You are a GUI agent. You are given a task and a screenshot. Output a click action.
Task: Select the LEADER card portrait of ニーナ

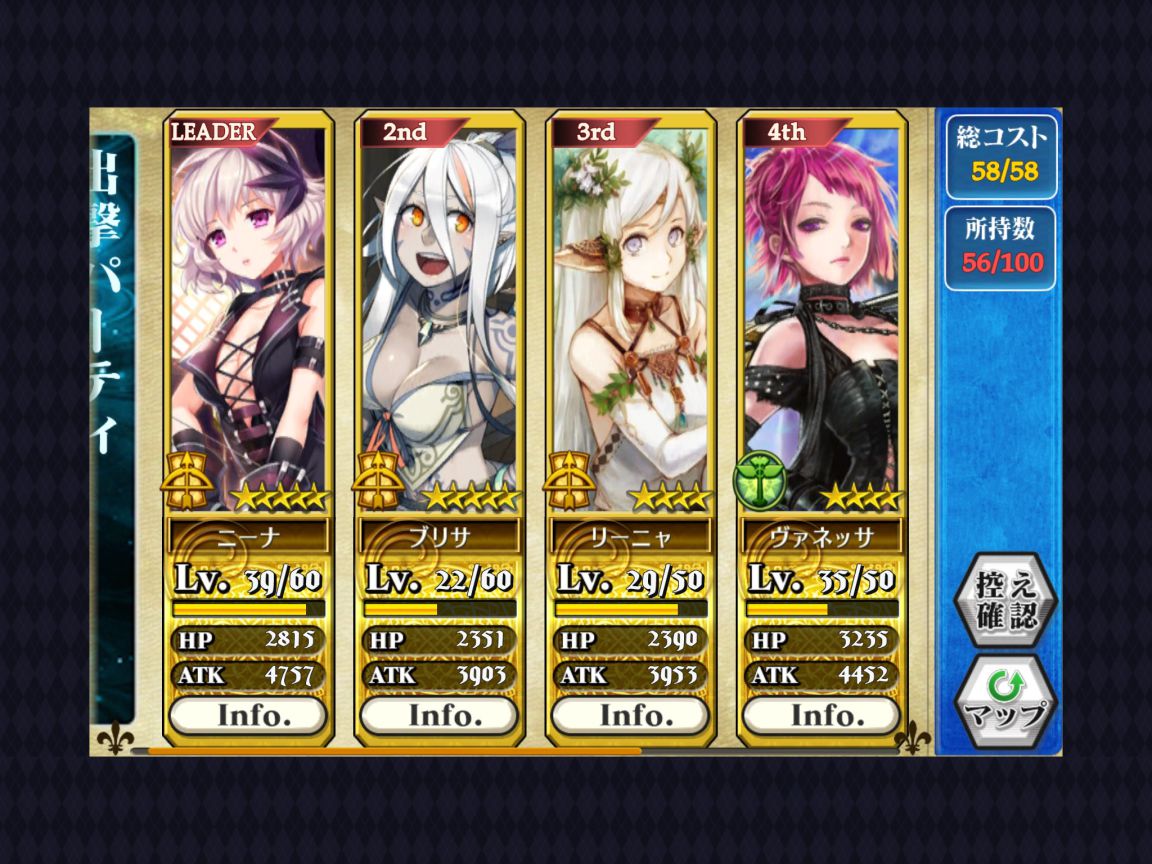(x=248, y=310)
